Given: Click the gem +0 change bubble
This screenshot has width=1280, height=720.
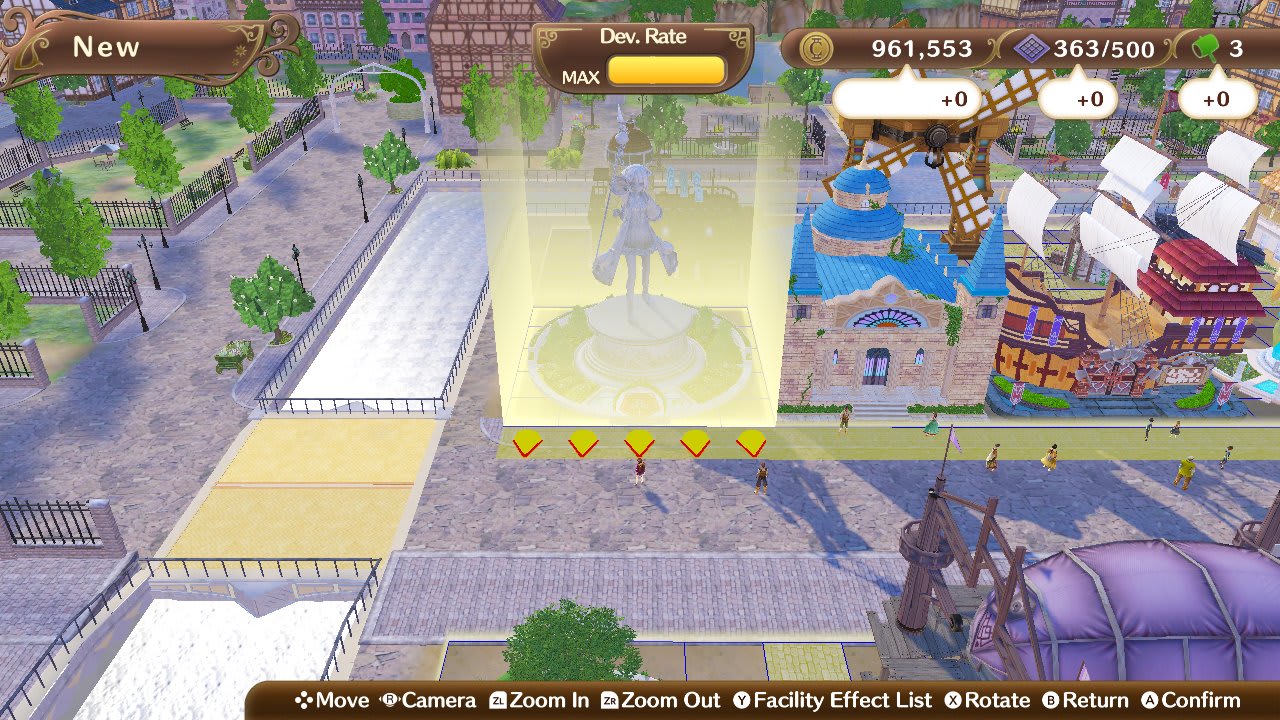Looking at the screenshot, I should (1080, 99).
